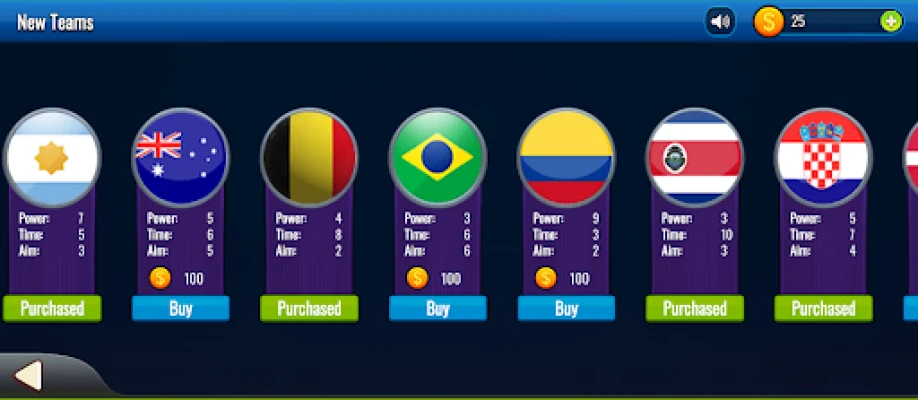Buy the Australia team for 100 coins

click(181, 308)
